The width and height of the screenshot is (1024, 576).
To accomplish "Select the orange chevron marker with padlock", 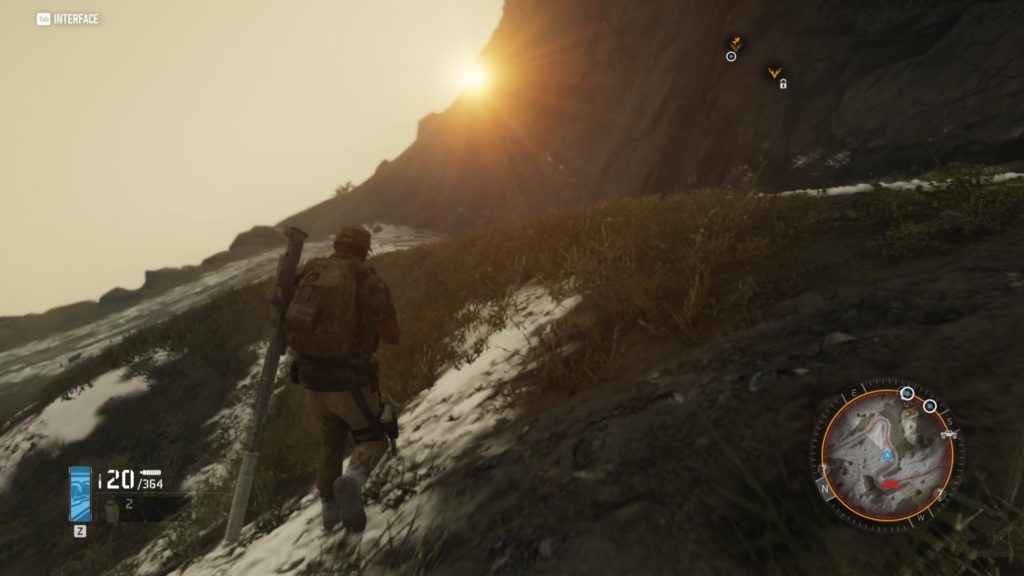I will pos(773,73).
